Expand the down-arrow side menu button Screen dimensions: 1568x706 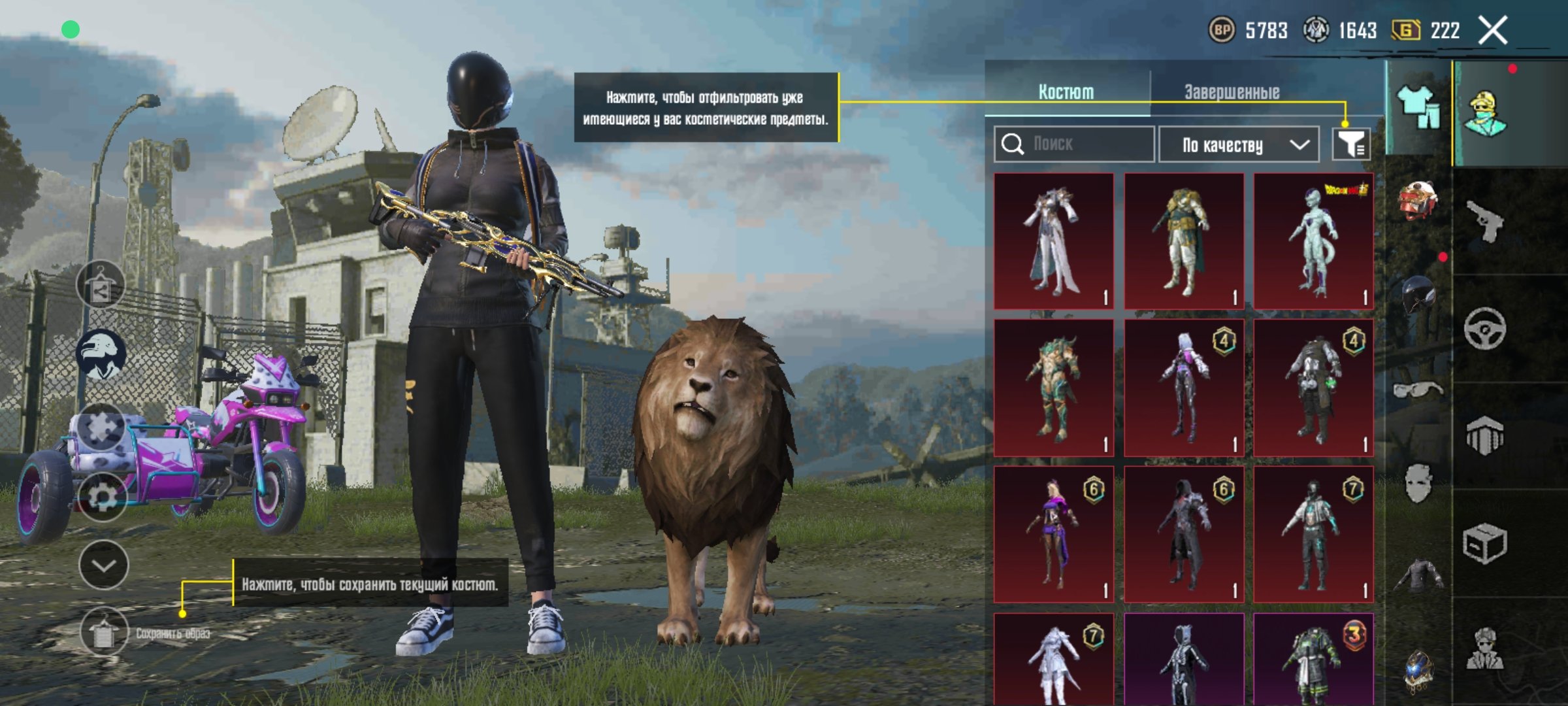point(104,565)
